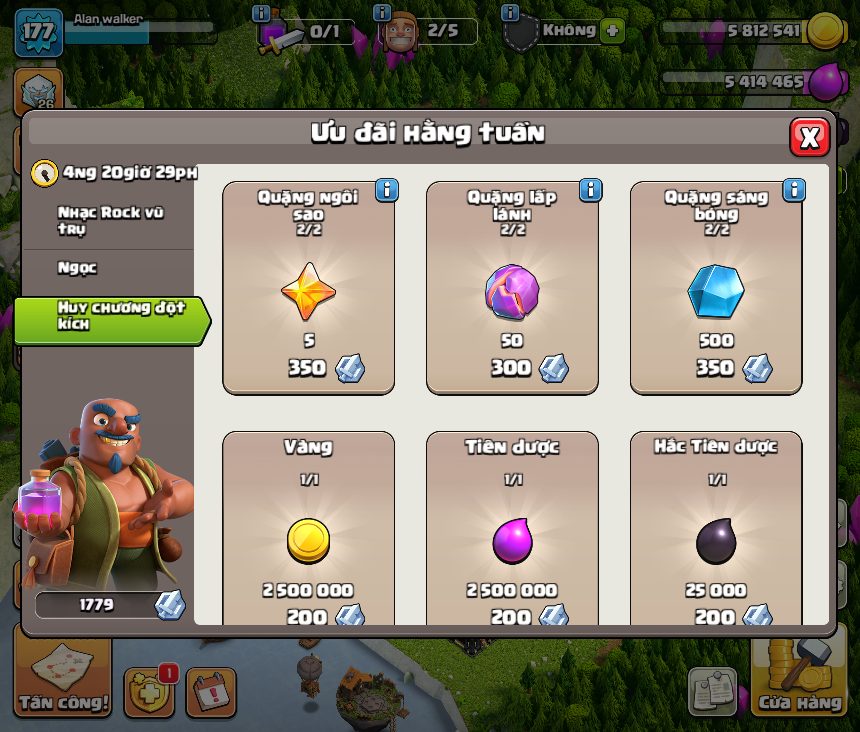Image resolution: width=860 pixels, height=732 pixels.
Task: Buy the Quặng ngôi sao offer
Action: 308,288
